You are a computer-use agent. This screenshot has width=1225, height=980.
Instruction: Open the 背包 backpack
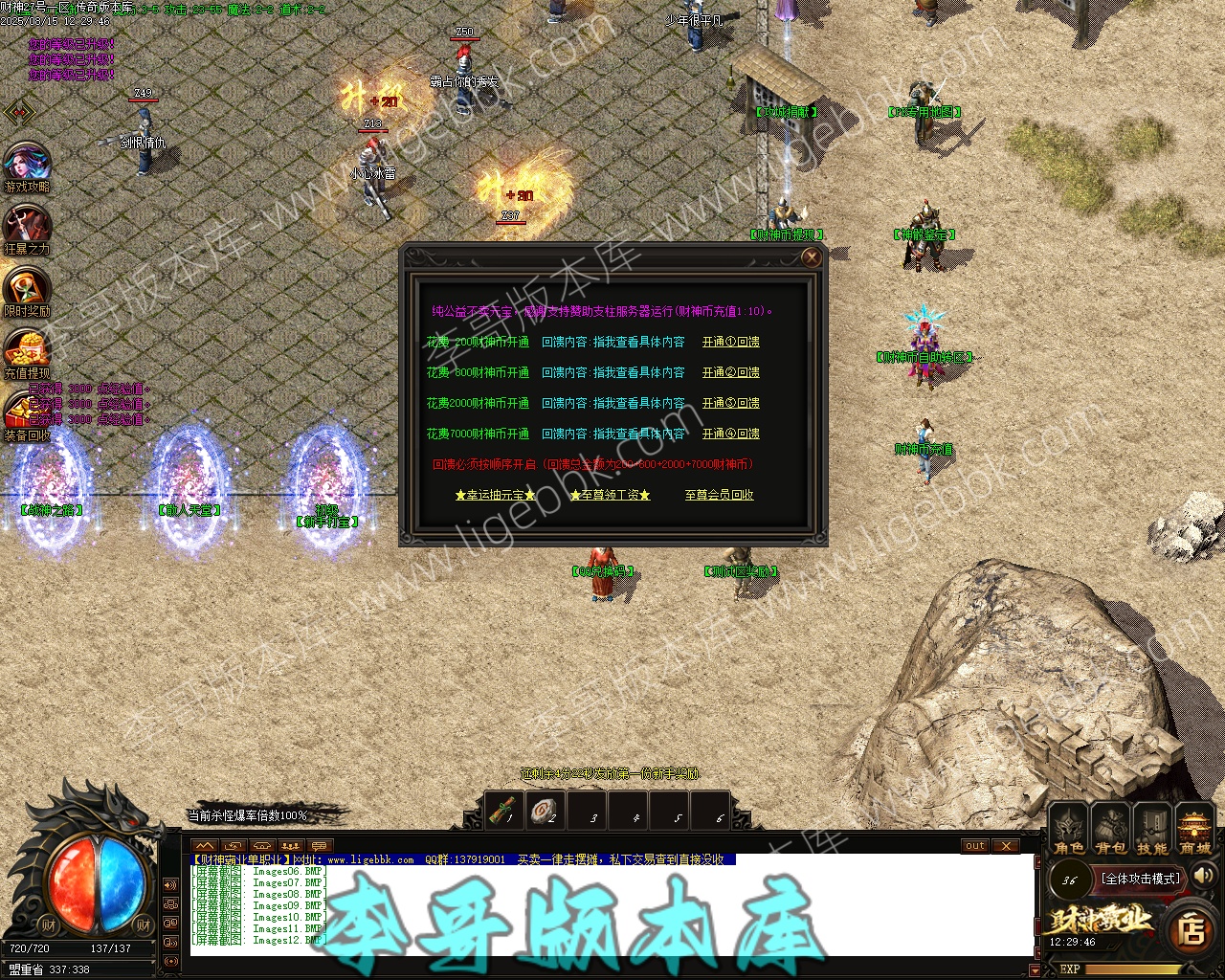tap(1110, 830)
